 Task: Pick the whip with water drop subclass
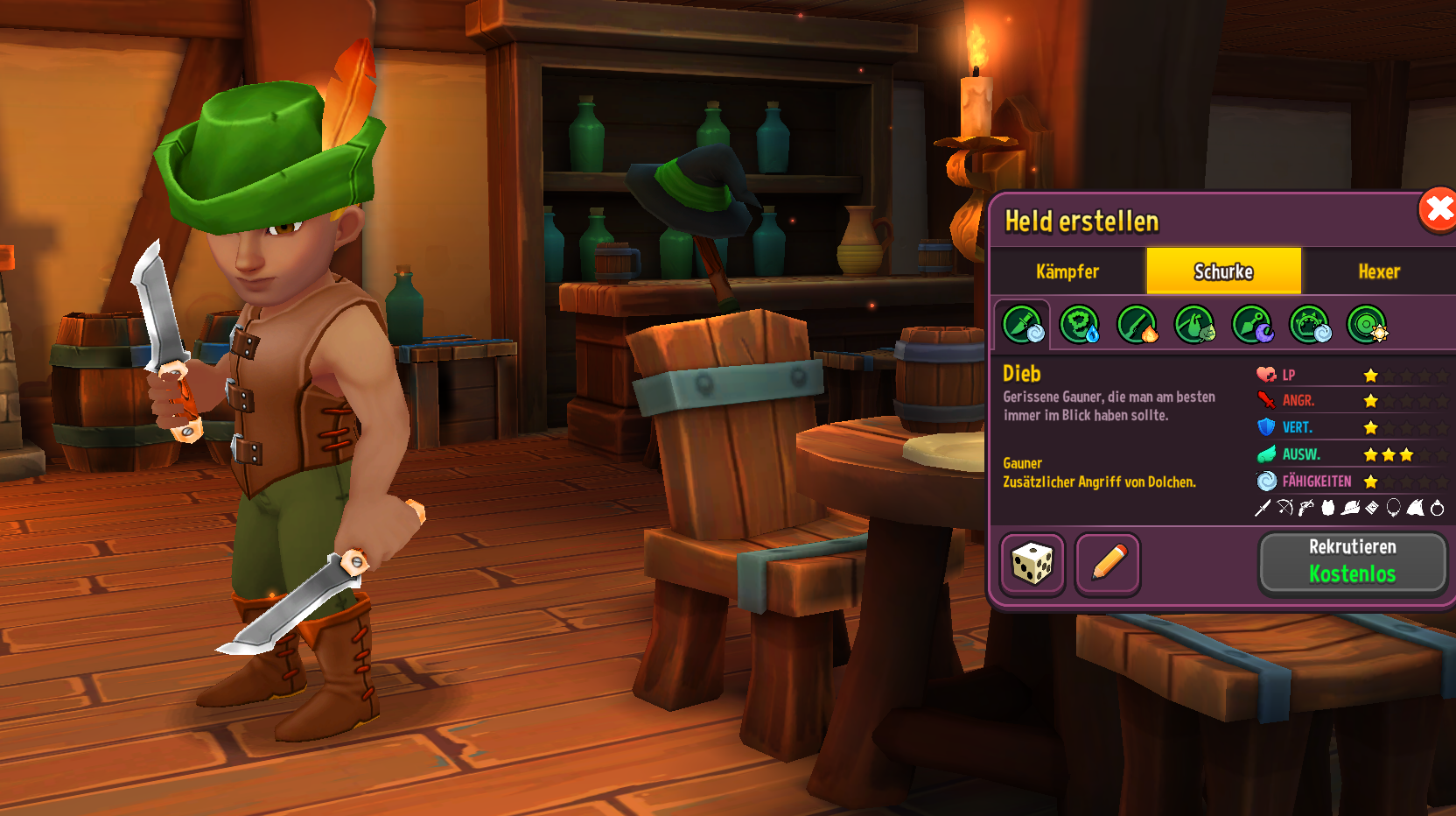(x=1080, y=325)
